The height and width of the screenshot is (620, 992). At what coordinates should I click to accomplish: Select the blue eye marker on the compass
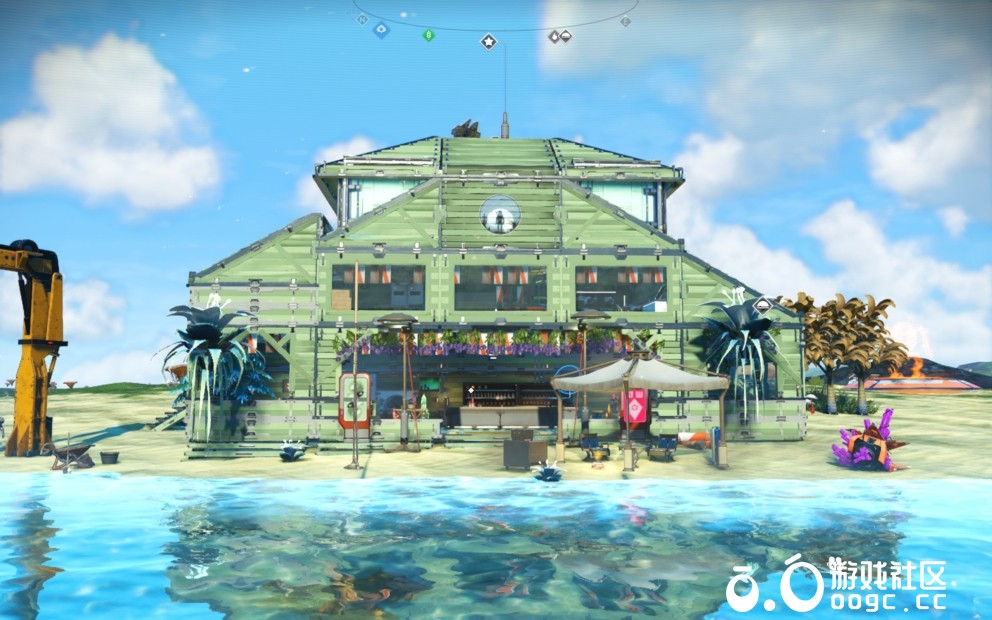[x=381, y=30]
